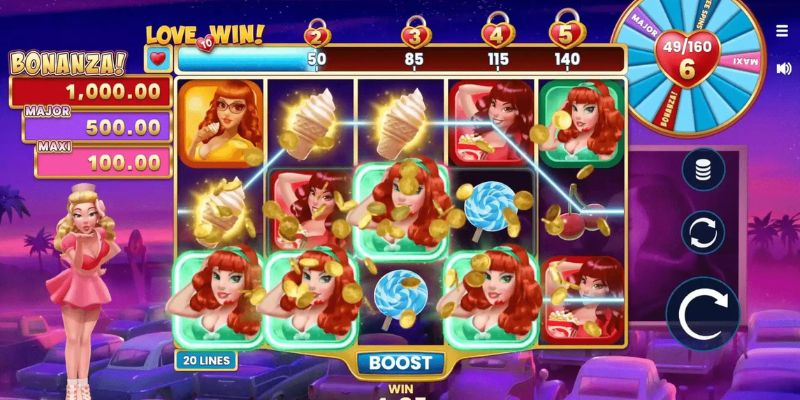The image size is (800, 400).
Task: Spin the reels with the large arrow button
Action: pos(702,314)
